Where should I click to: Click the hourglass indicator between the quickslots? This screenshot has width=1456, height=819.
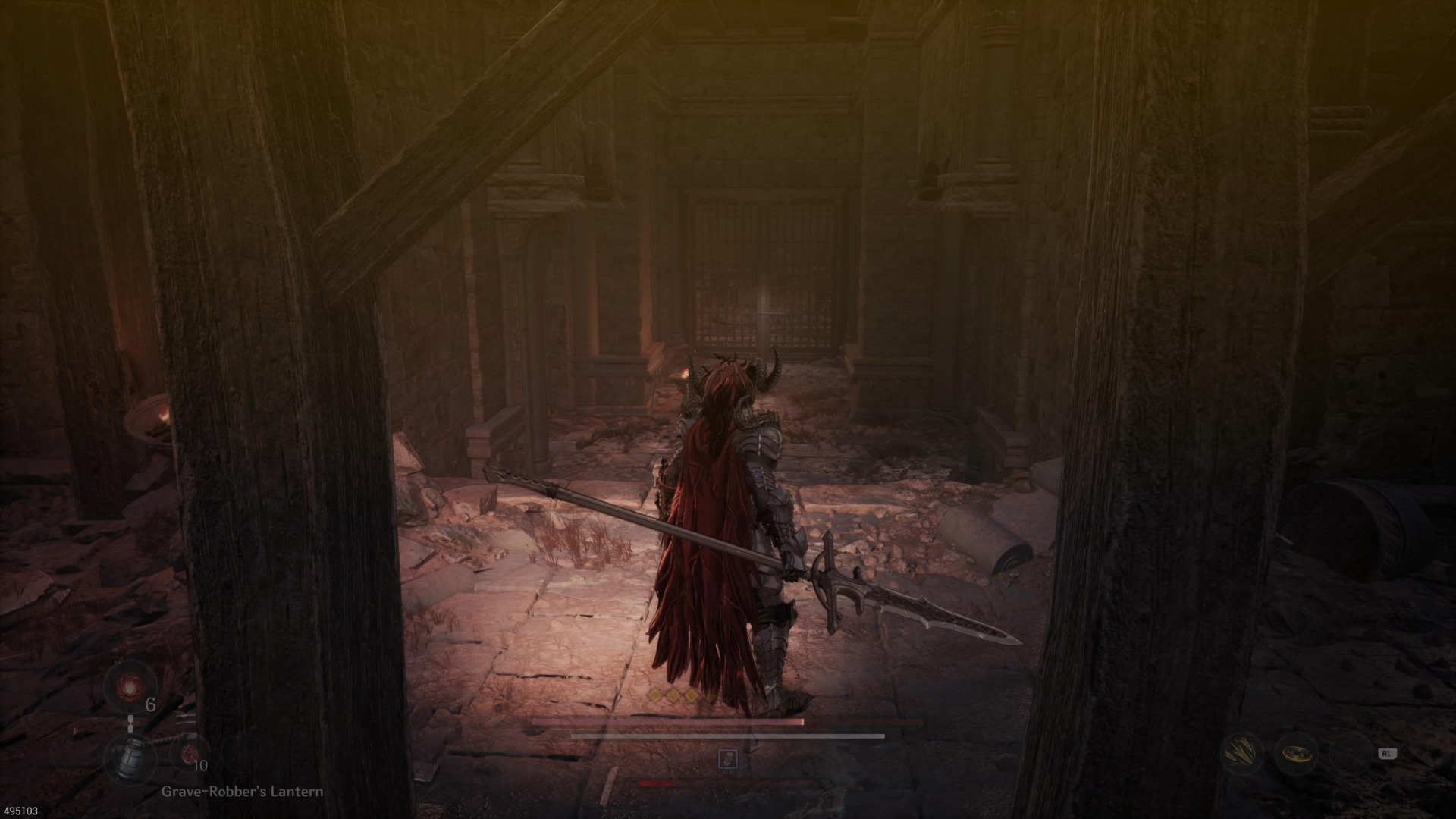tap(130, 723)
